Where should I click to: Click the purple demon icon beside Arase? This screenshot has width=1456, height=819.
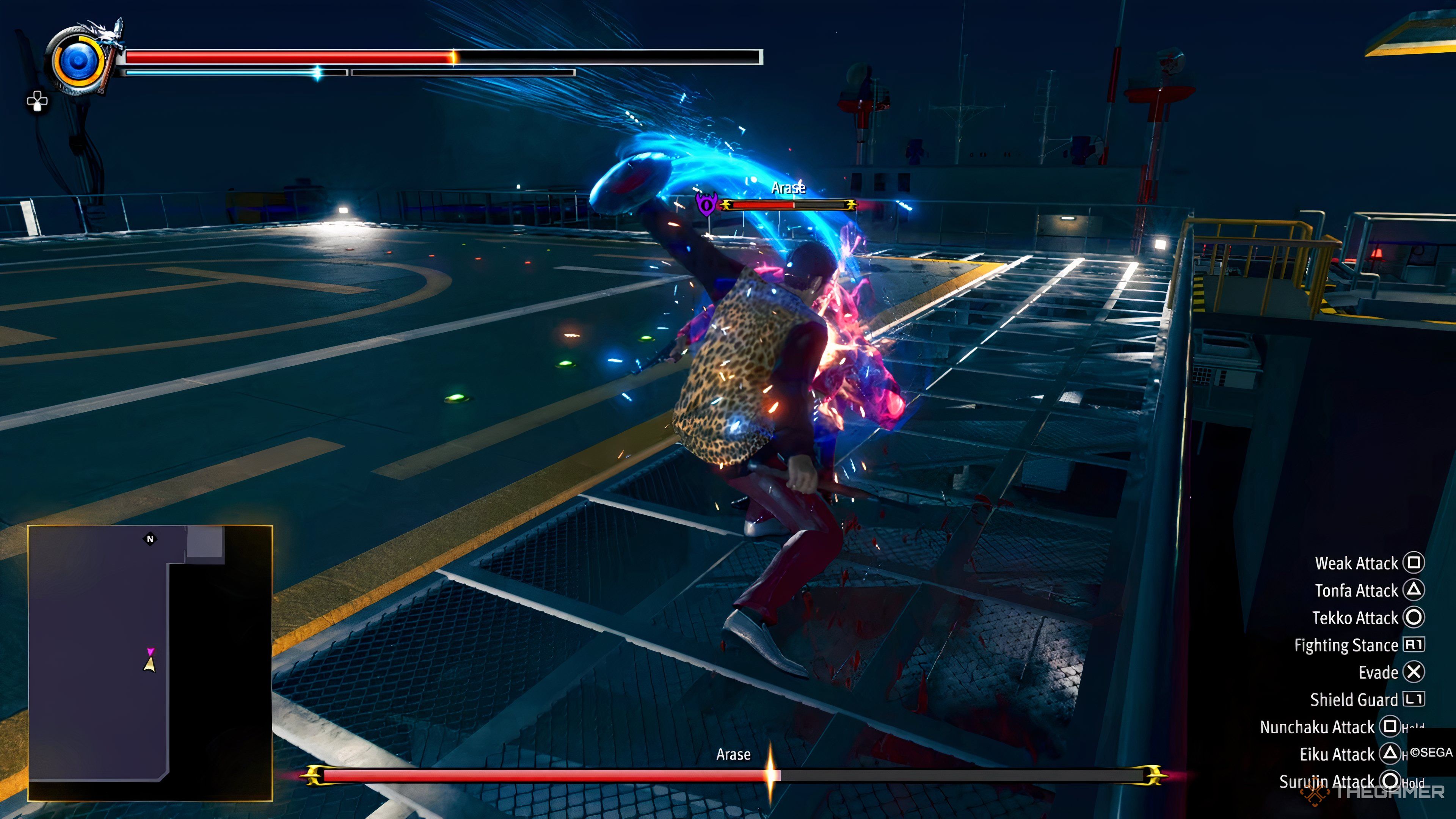tap(706, 204)
